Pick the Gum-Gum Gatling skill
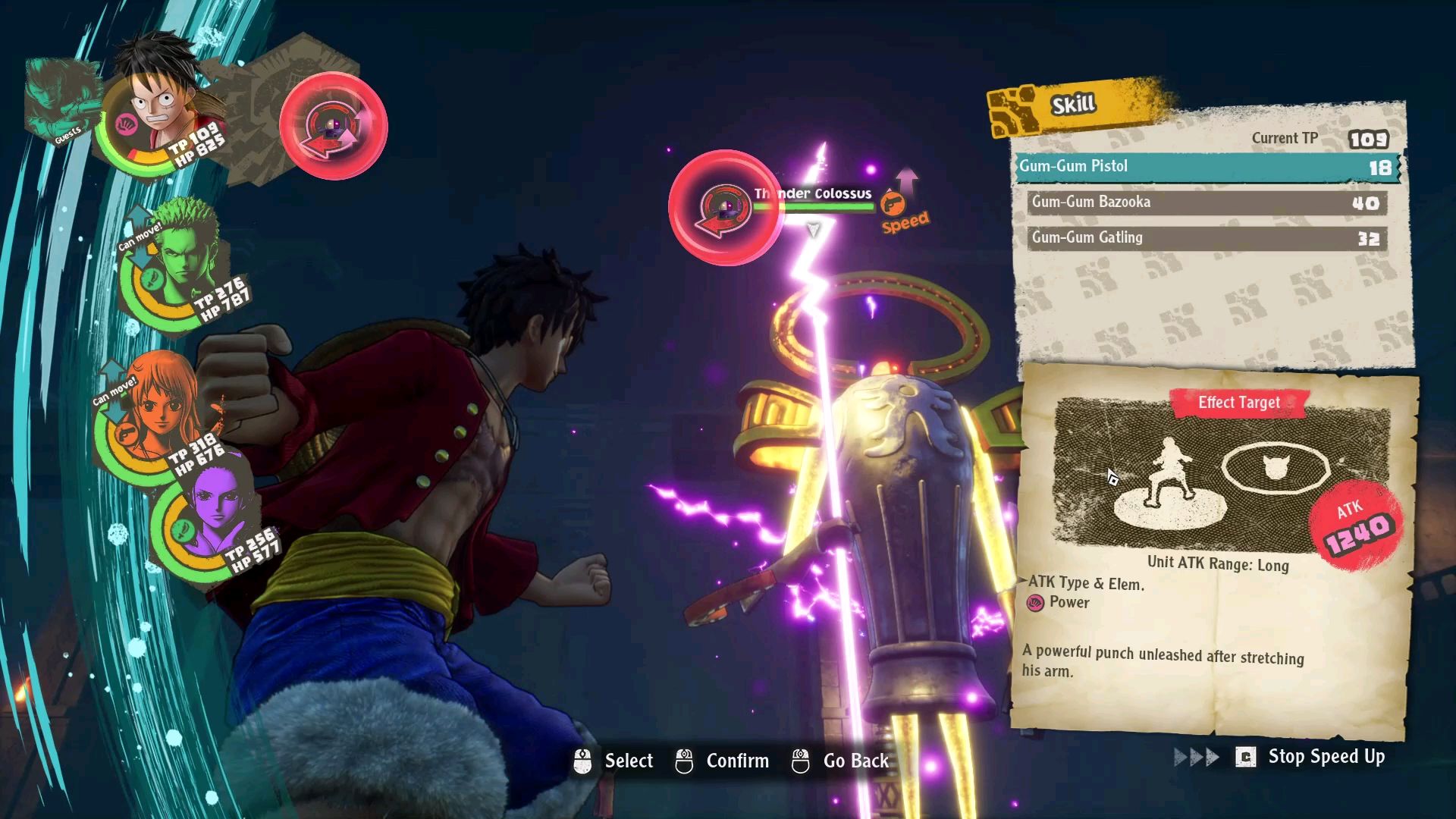Viewport: 1456px width, 819px height. [1206, 238]
